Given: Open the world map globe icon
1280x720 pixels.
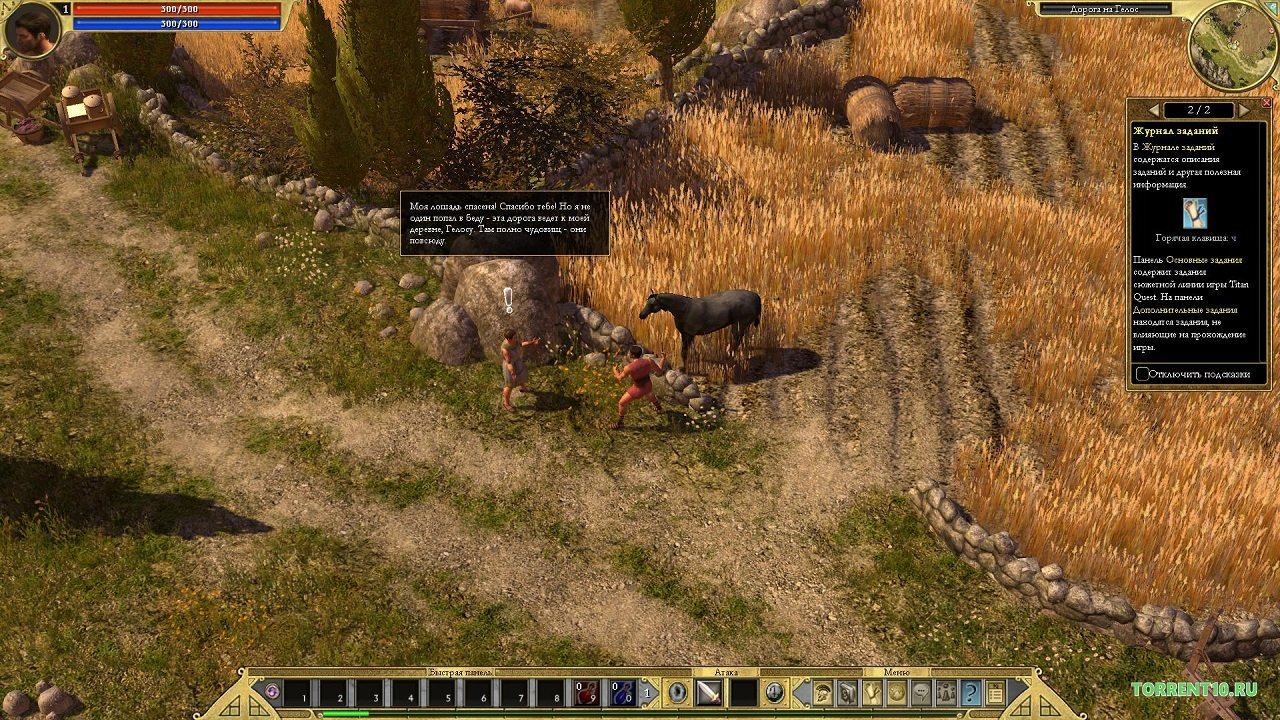Looking at the screenshot, I should tap(897, 692).
